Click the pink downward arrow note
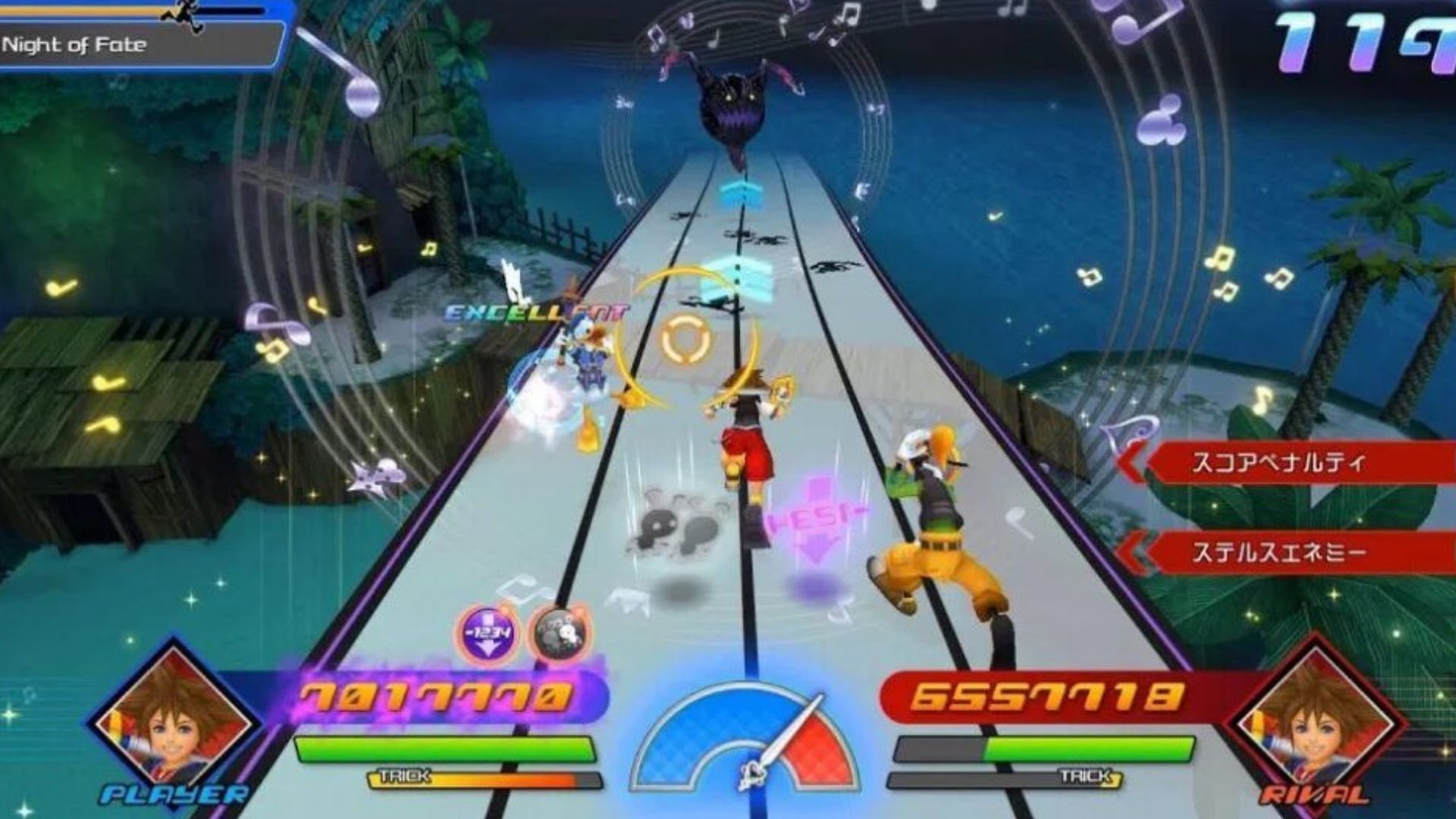 point(817,519)
